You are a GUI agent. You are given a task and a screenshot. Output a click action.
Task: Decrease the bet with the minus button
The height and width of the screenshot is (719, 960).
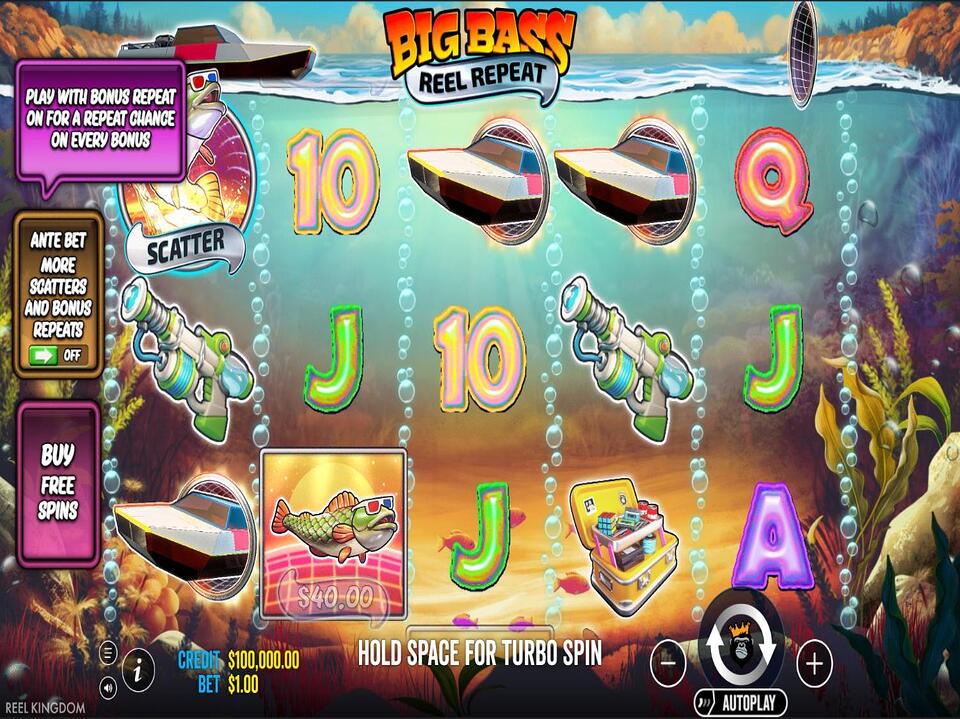point(668,662)
